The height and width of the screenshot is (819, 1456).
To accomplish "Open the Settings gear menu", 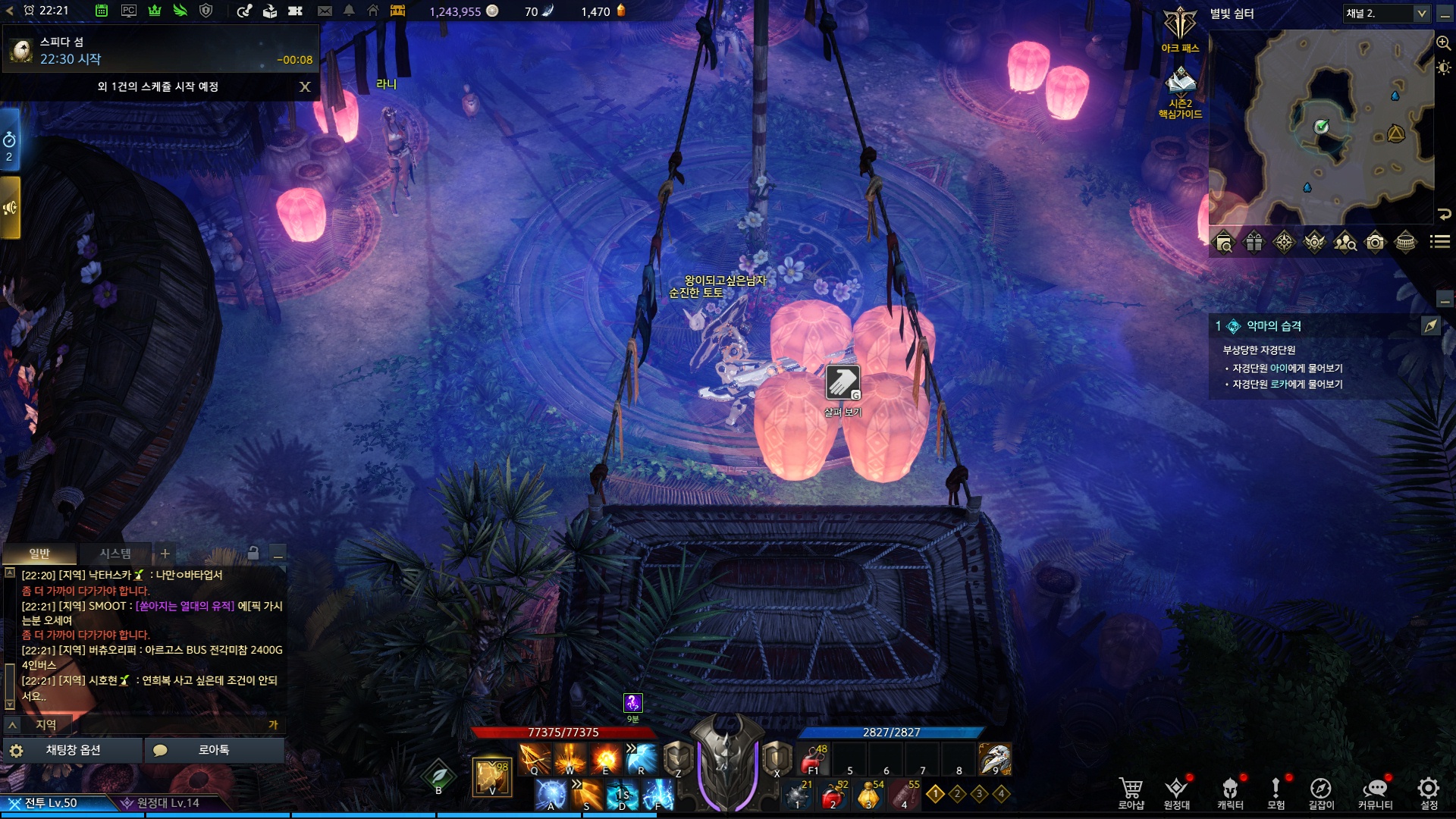I will coord(1429,791).
